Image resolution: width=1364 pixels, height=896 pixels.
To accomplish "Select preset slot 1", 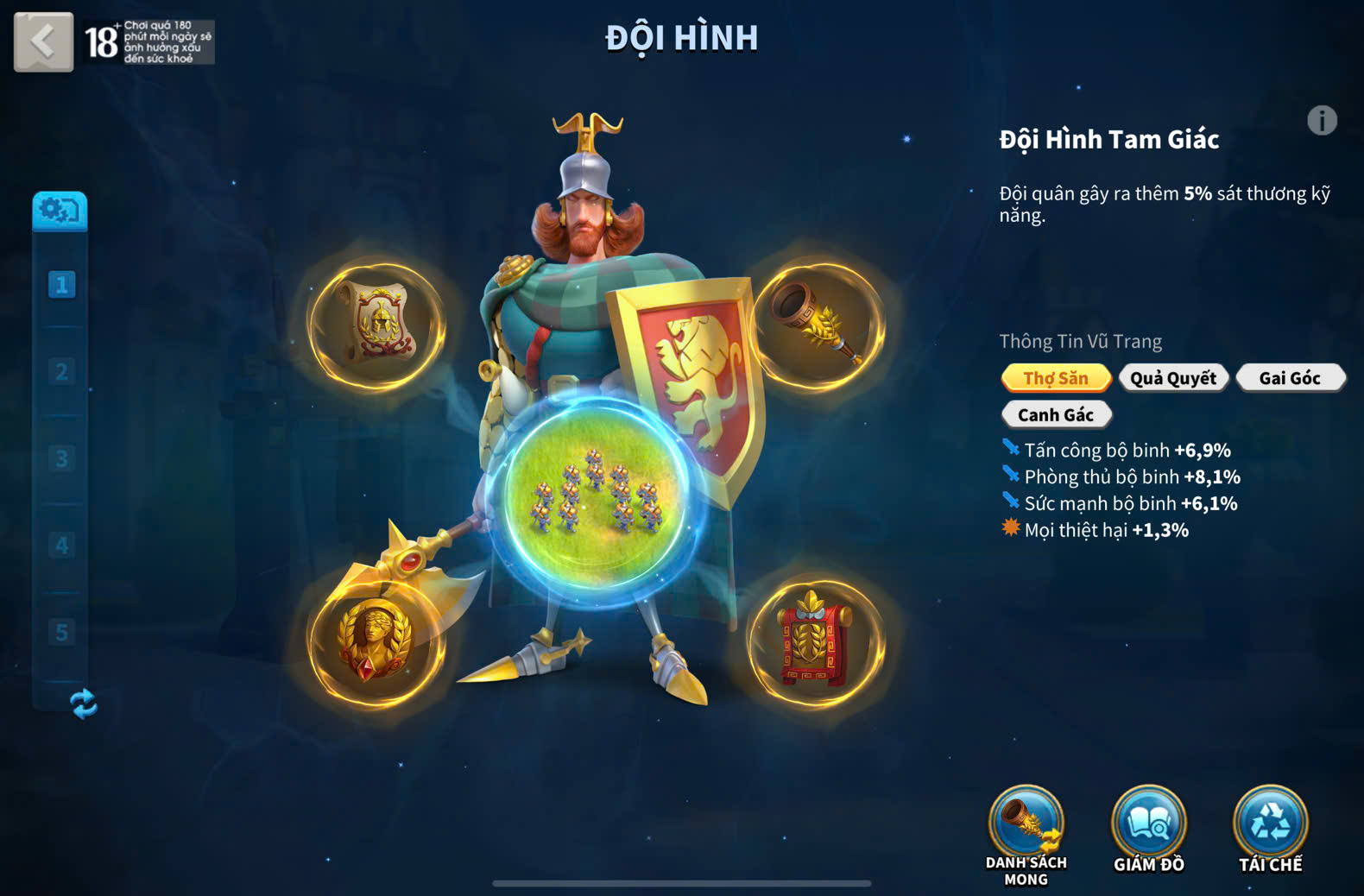I will coord(61,285).
